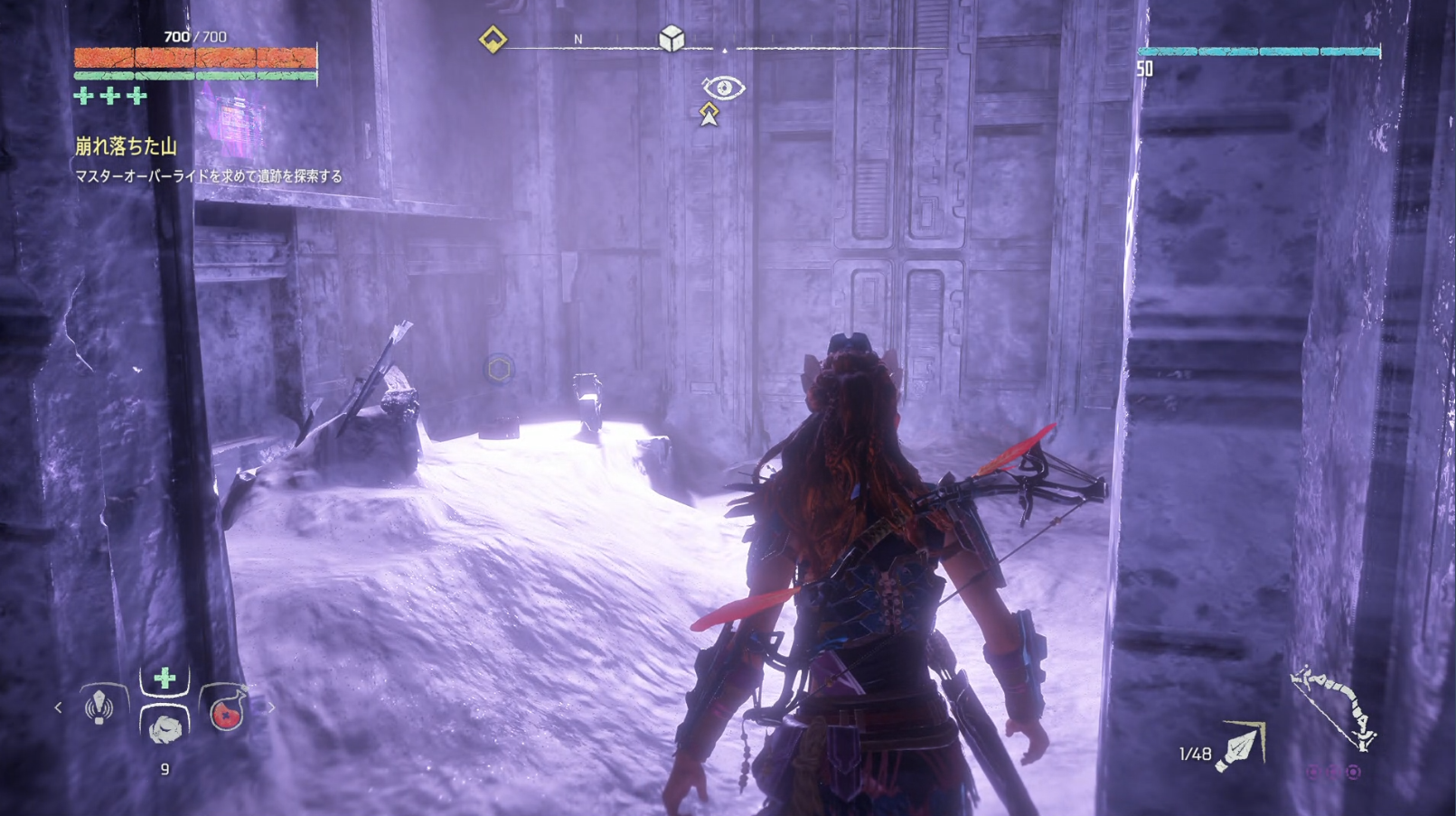Select the rock item in tool slot
The image size is (1456, 816).
(x=164, y=727)
